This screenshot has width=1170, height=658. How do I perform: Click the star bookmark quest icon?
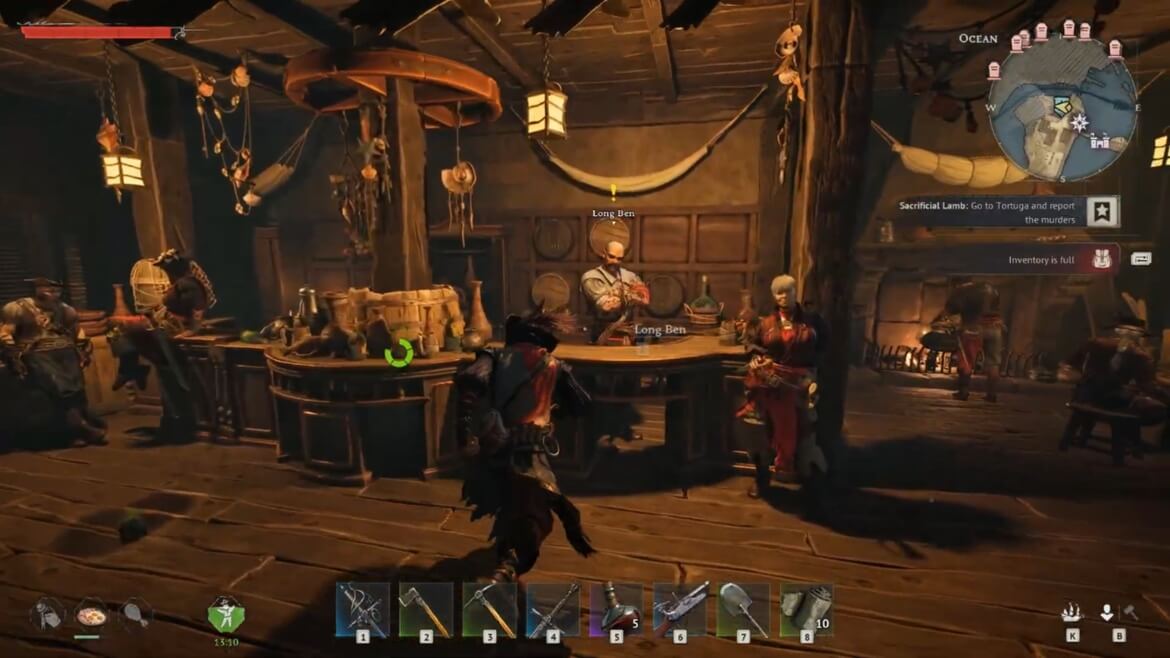coord(1102,211)
